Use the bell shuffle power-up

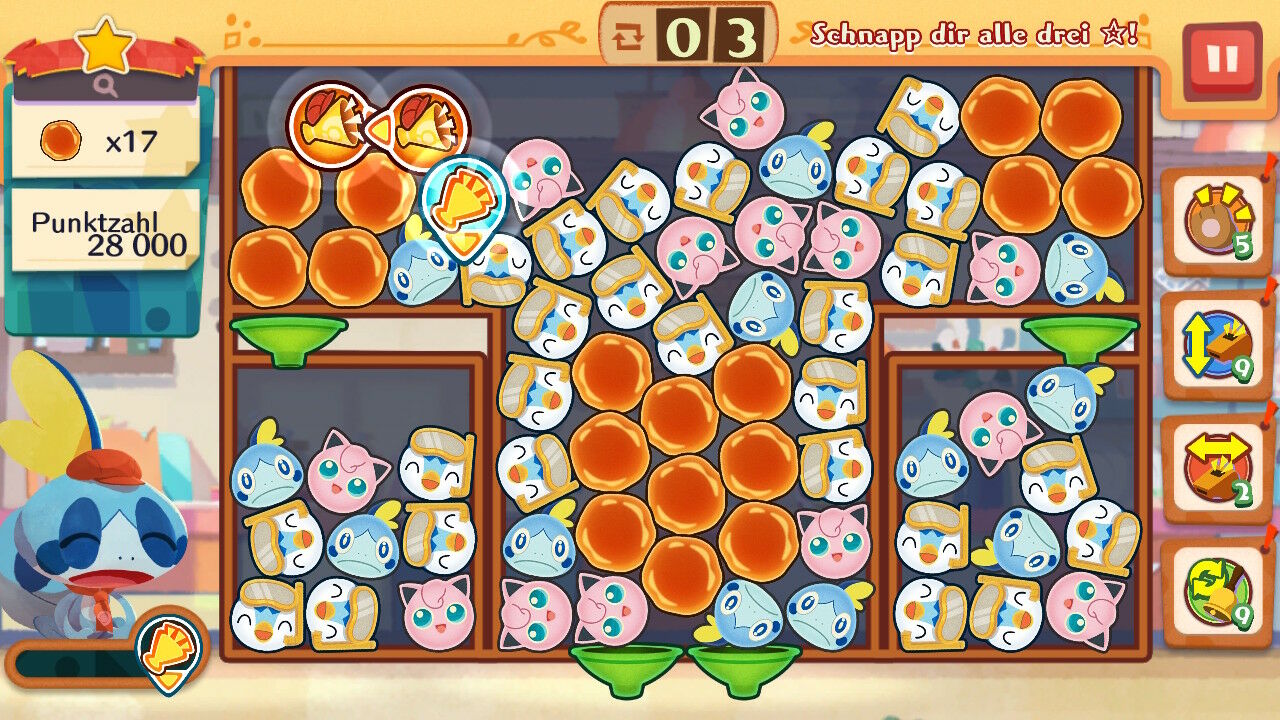[x=1216, y=592]
